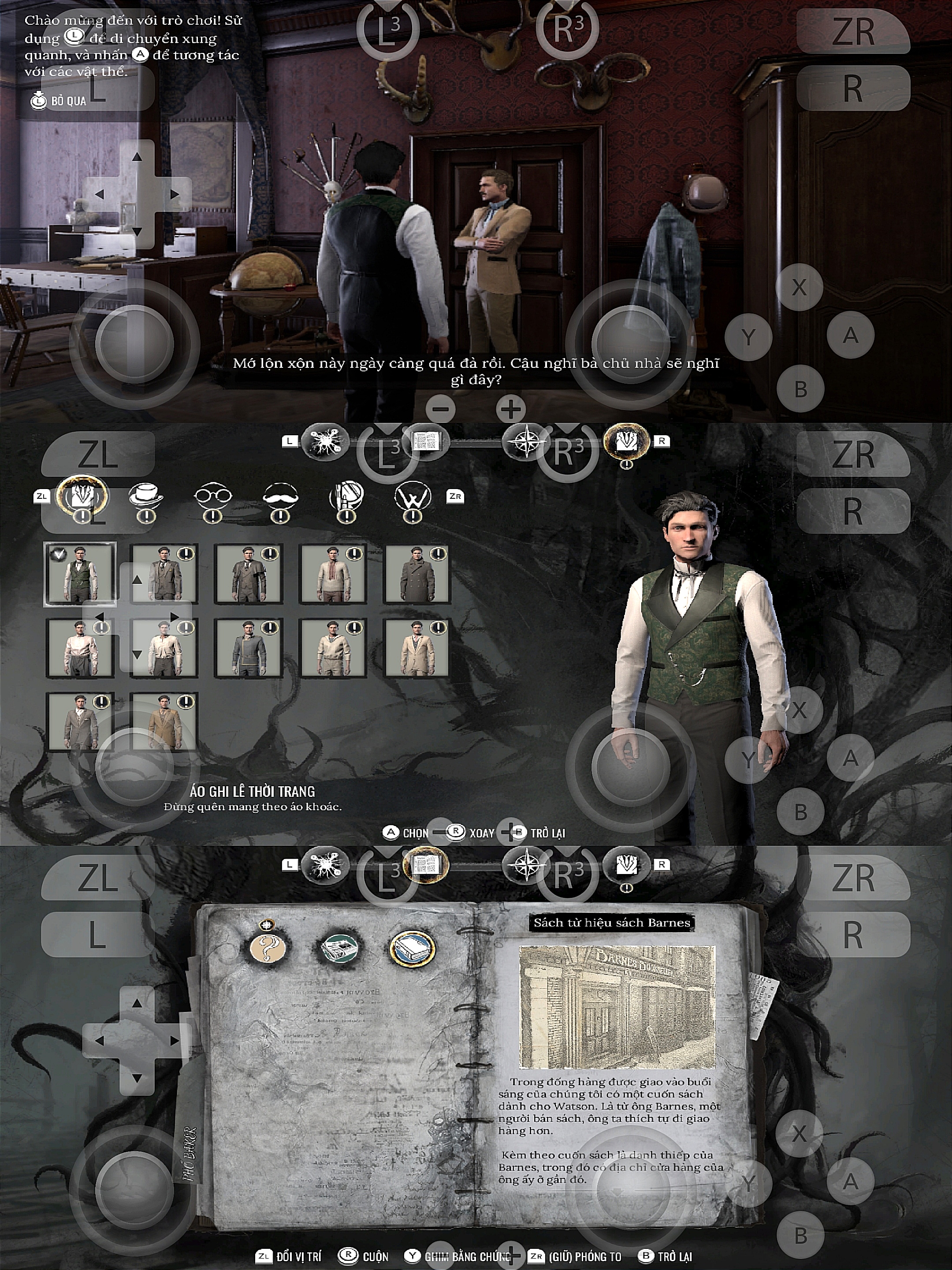952x1270 pixels.
Task: Open the hats wardrobe category
Action: [x=146, y=496]
